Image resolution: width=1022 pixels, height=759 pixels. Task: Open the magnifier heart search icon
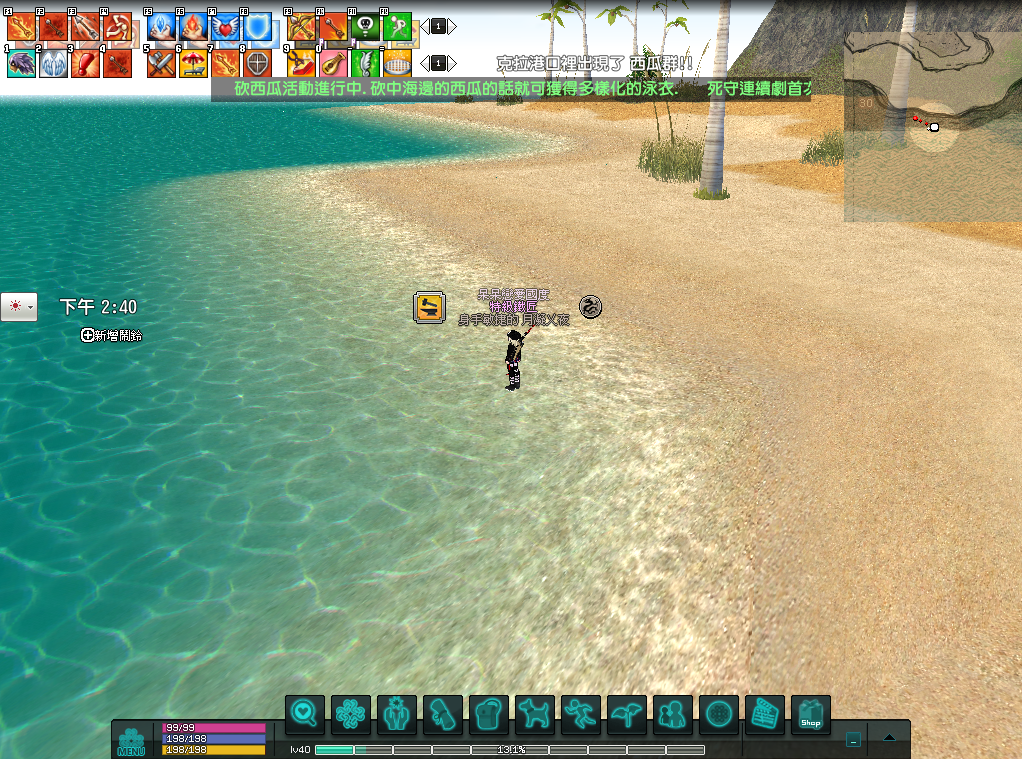tap(305, 715)
